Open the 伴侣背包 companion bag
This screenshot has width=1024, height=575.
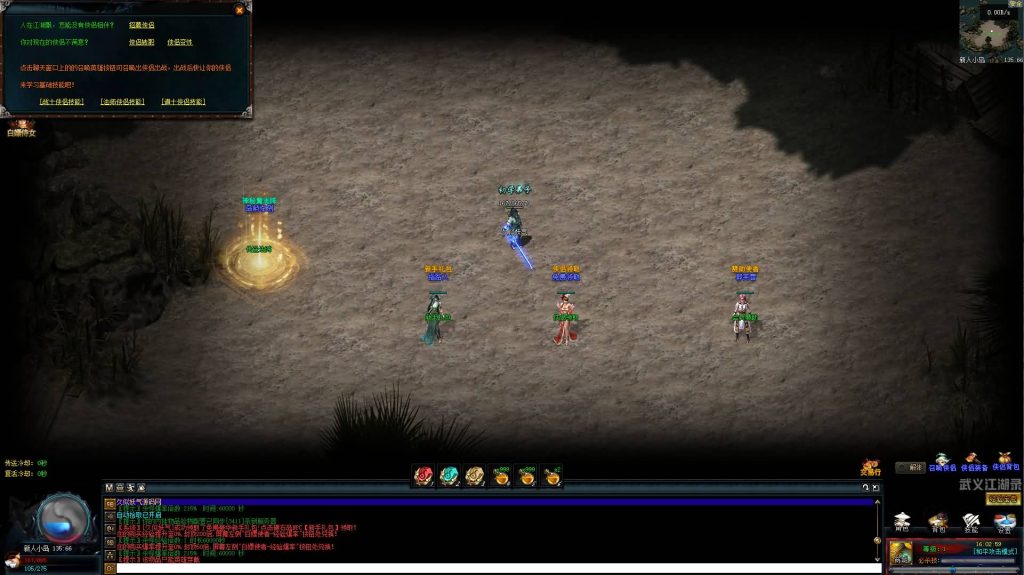1005,461
